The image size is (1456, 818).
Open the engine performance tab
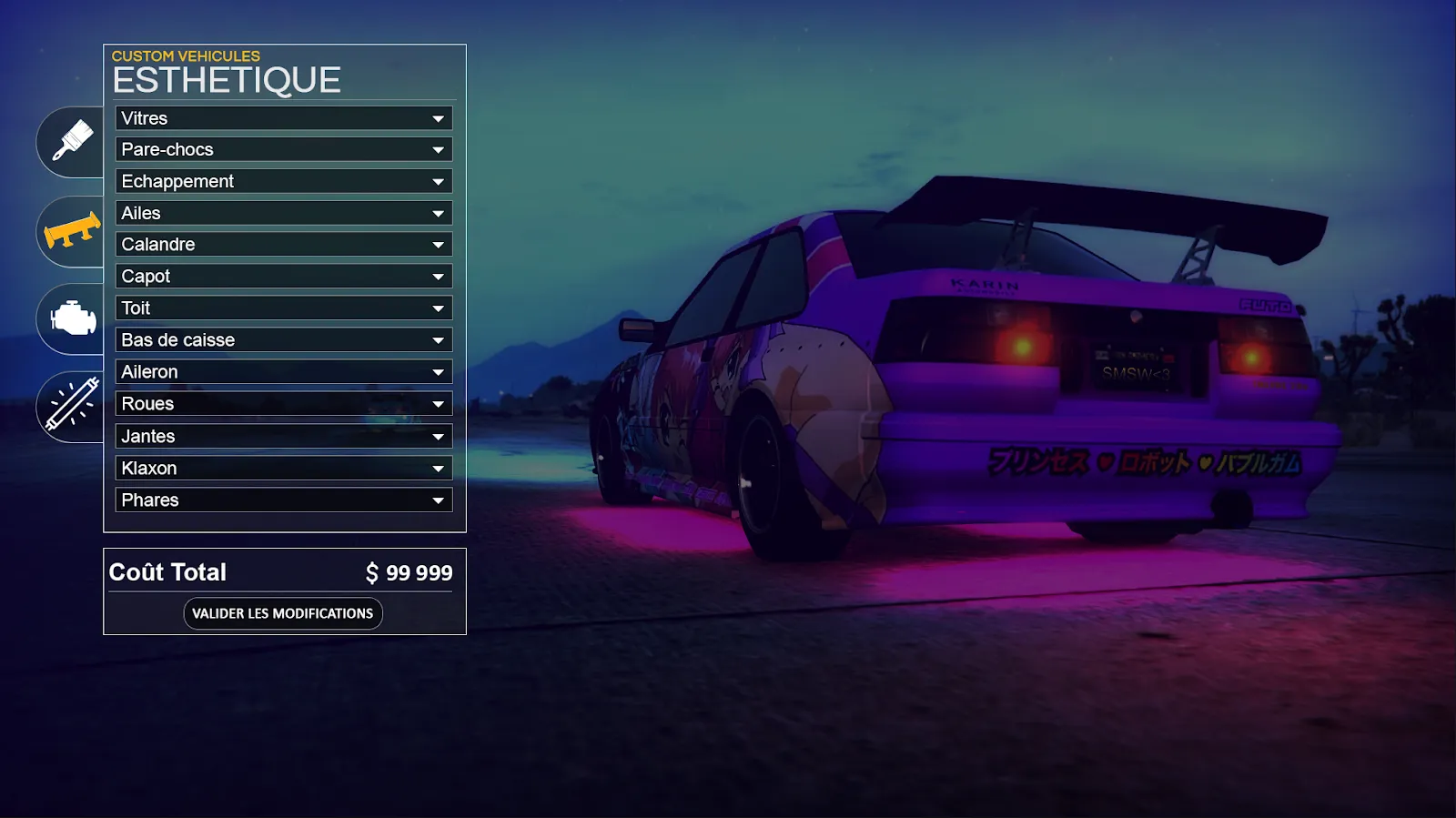(73, 318)
